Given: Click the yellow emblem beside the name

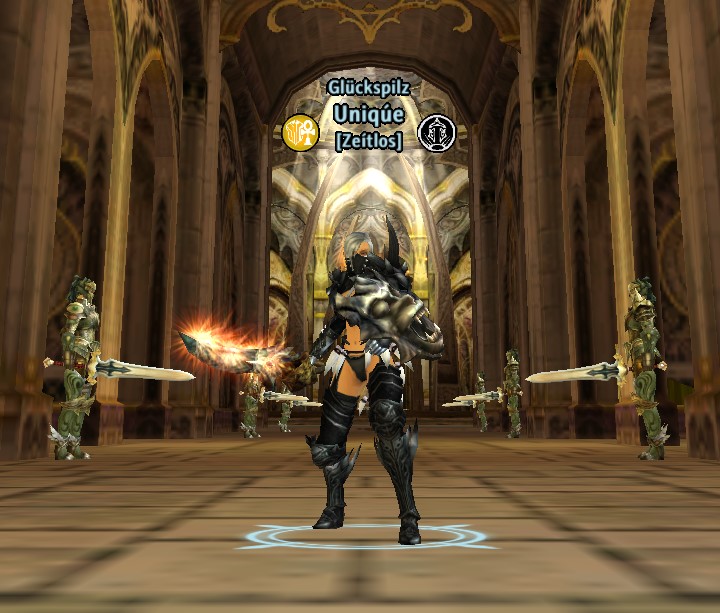Looking at the screenshot, I should [300, 132].
